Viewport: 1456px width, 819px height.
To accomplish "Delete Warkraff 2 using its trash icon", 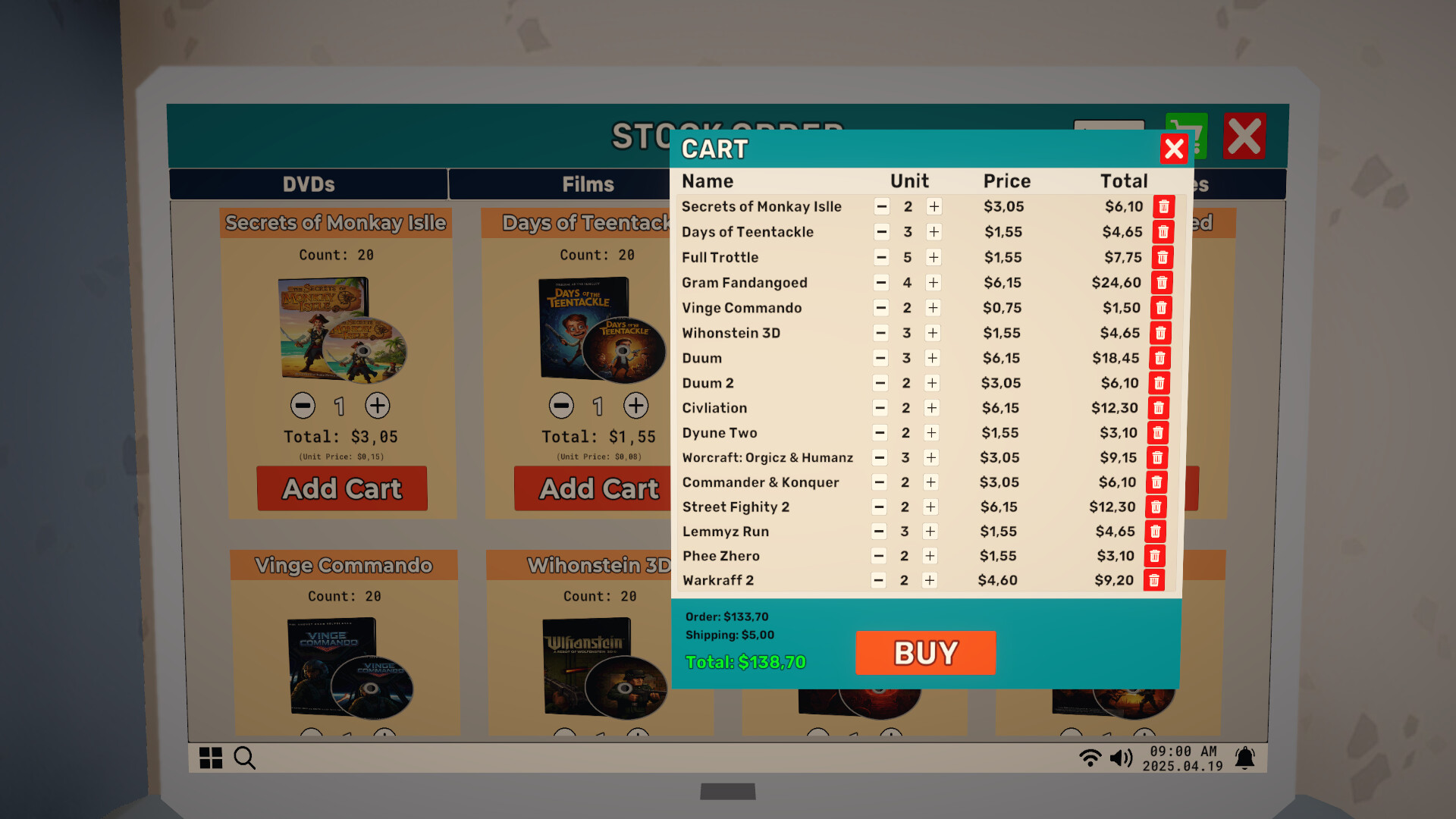I will click(x=1156, y=580).
